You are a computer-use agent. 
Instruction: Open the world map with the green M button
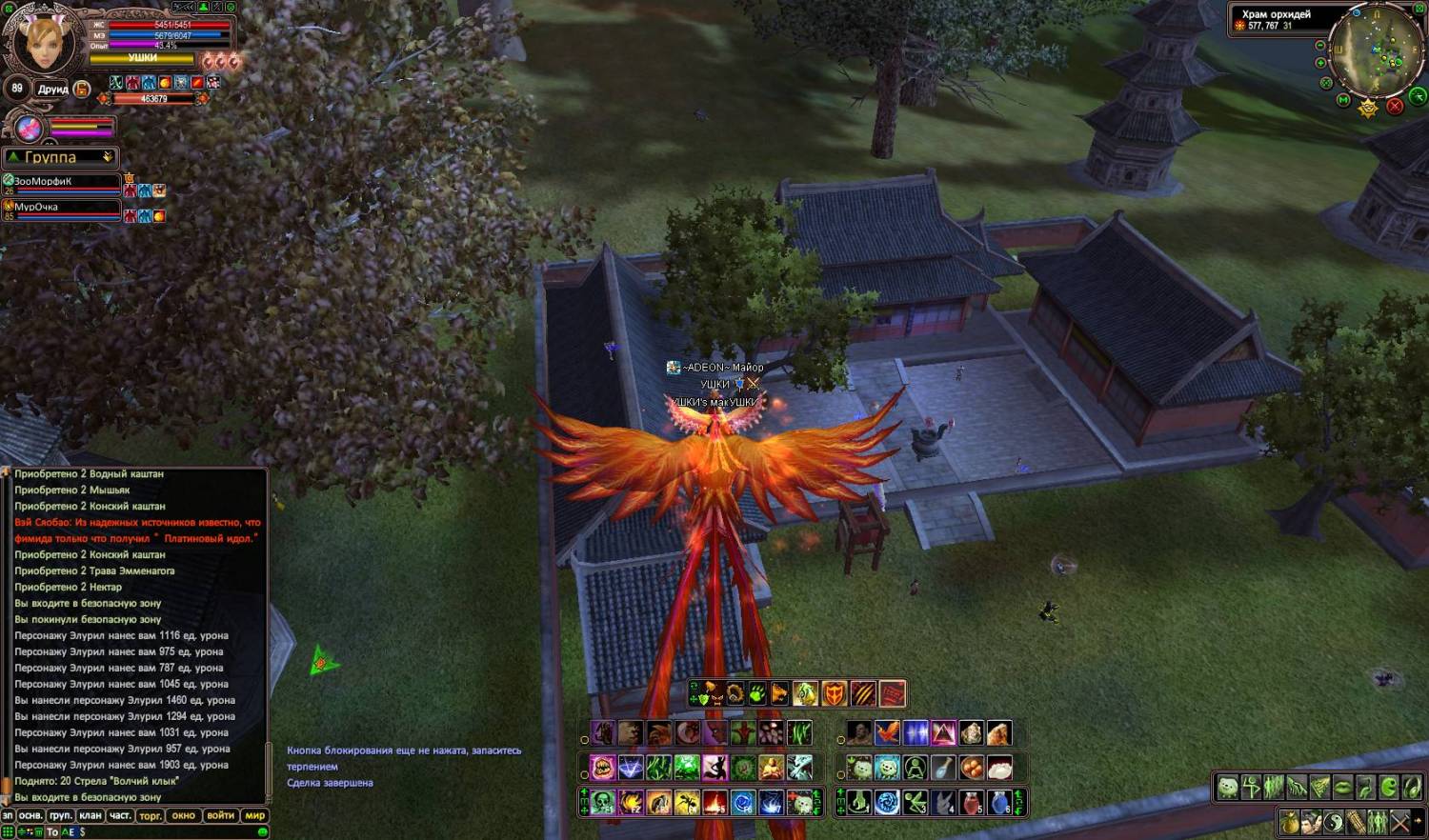click(1343, 100)
